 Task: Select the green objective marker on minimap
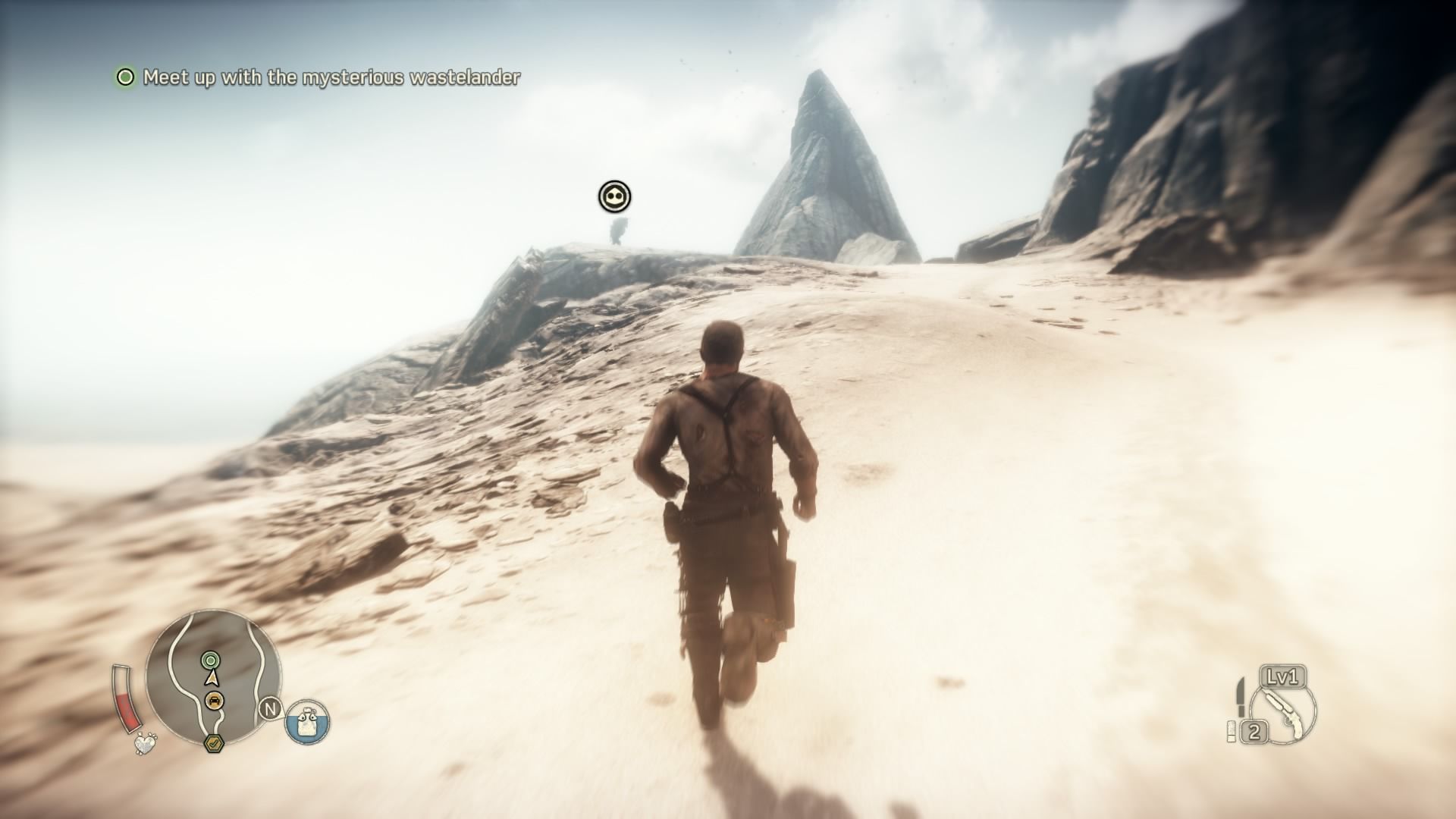(210, 661)
